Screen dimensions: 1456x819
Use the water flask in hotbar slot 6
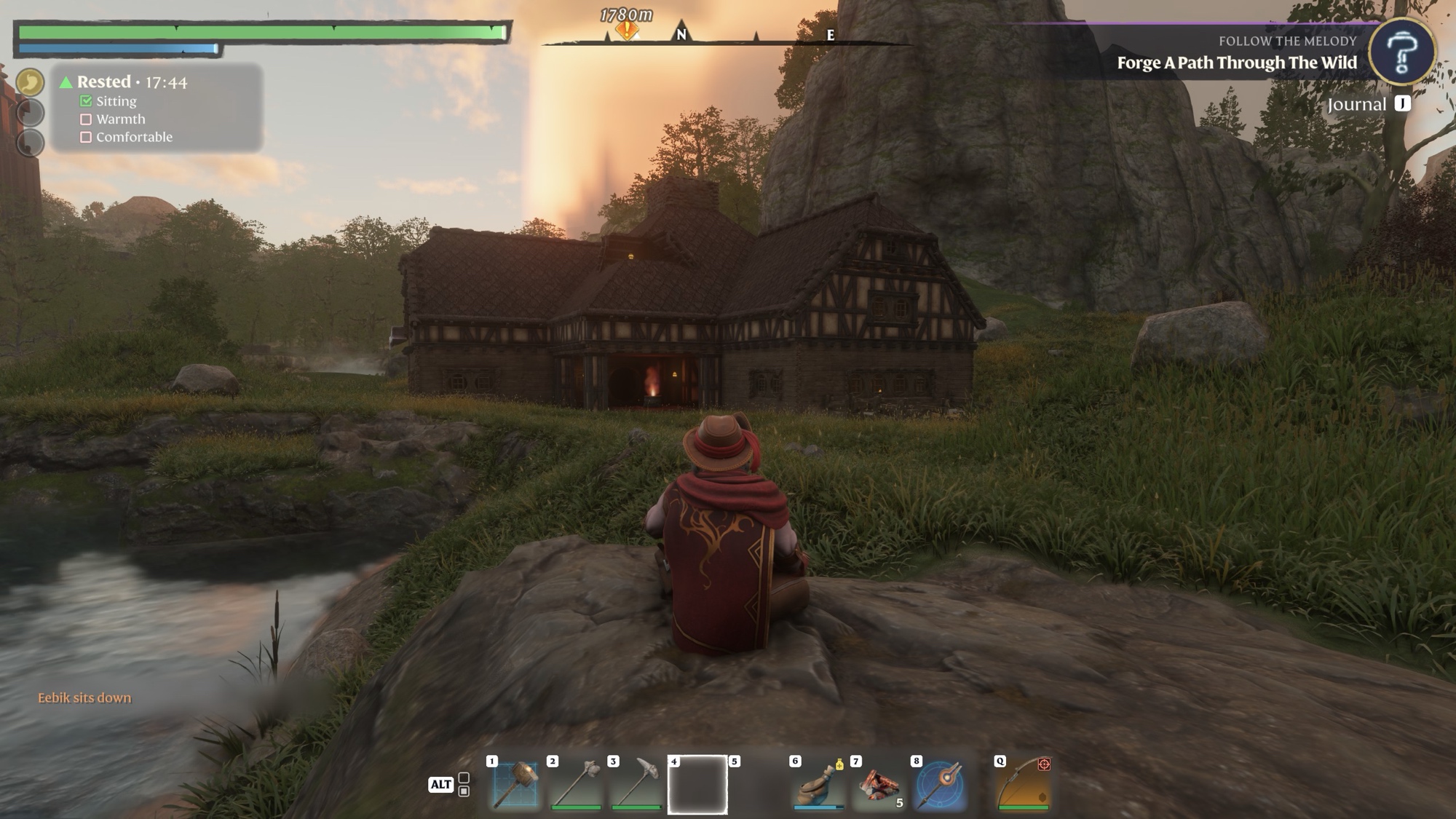(819, 785)
